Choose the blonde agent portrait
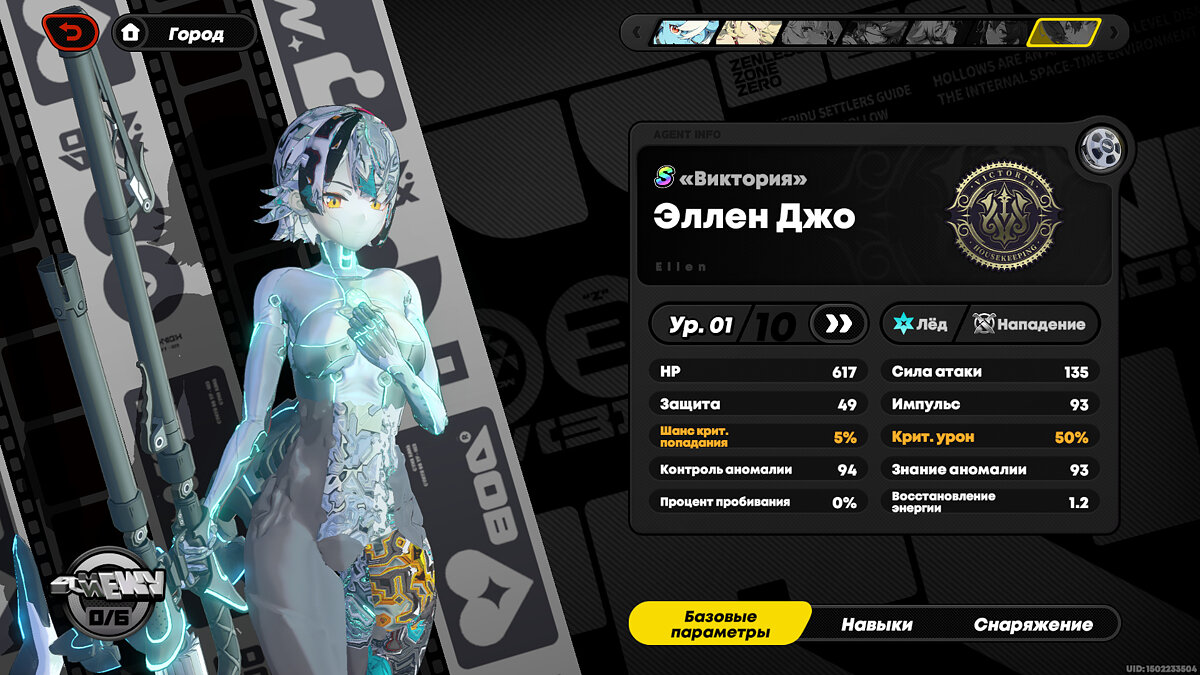 746,33
